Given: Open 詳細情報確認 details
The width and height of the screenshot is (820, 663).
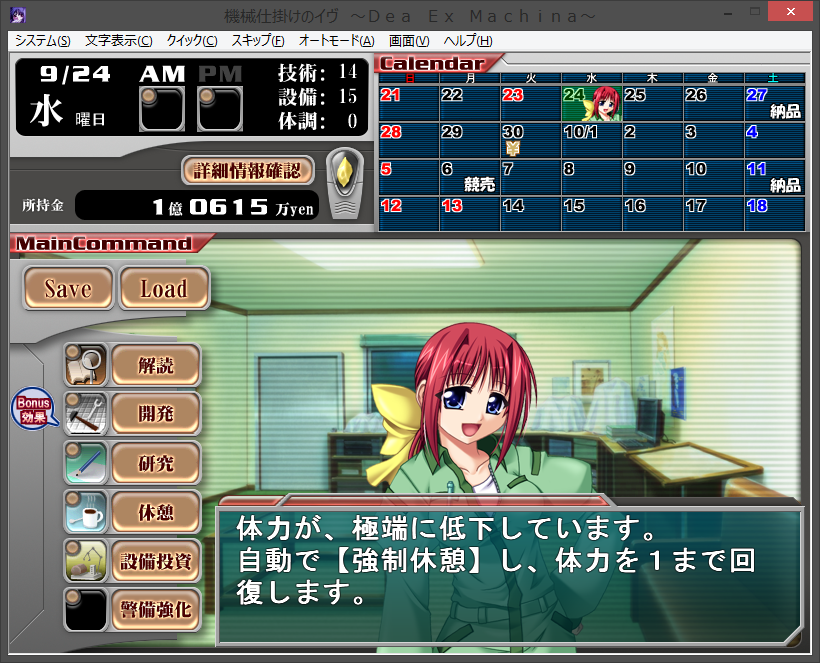Looking at the screenshot, I should coord(248,170).
